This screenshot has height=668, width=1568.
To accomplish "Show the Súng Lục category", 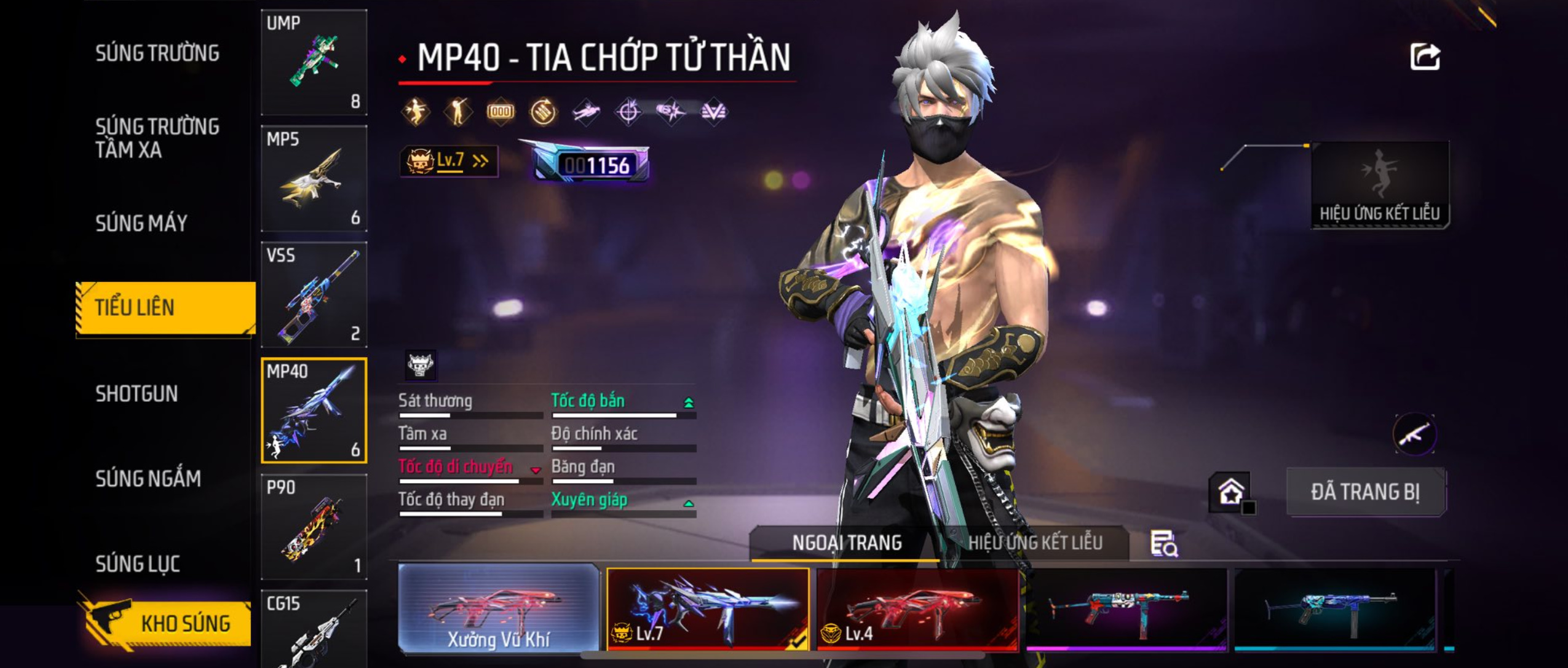I will tap(138, 564).
